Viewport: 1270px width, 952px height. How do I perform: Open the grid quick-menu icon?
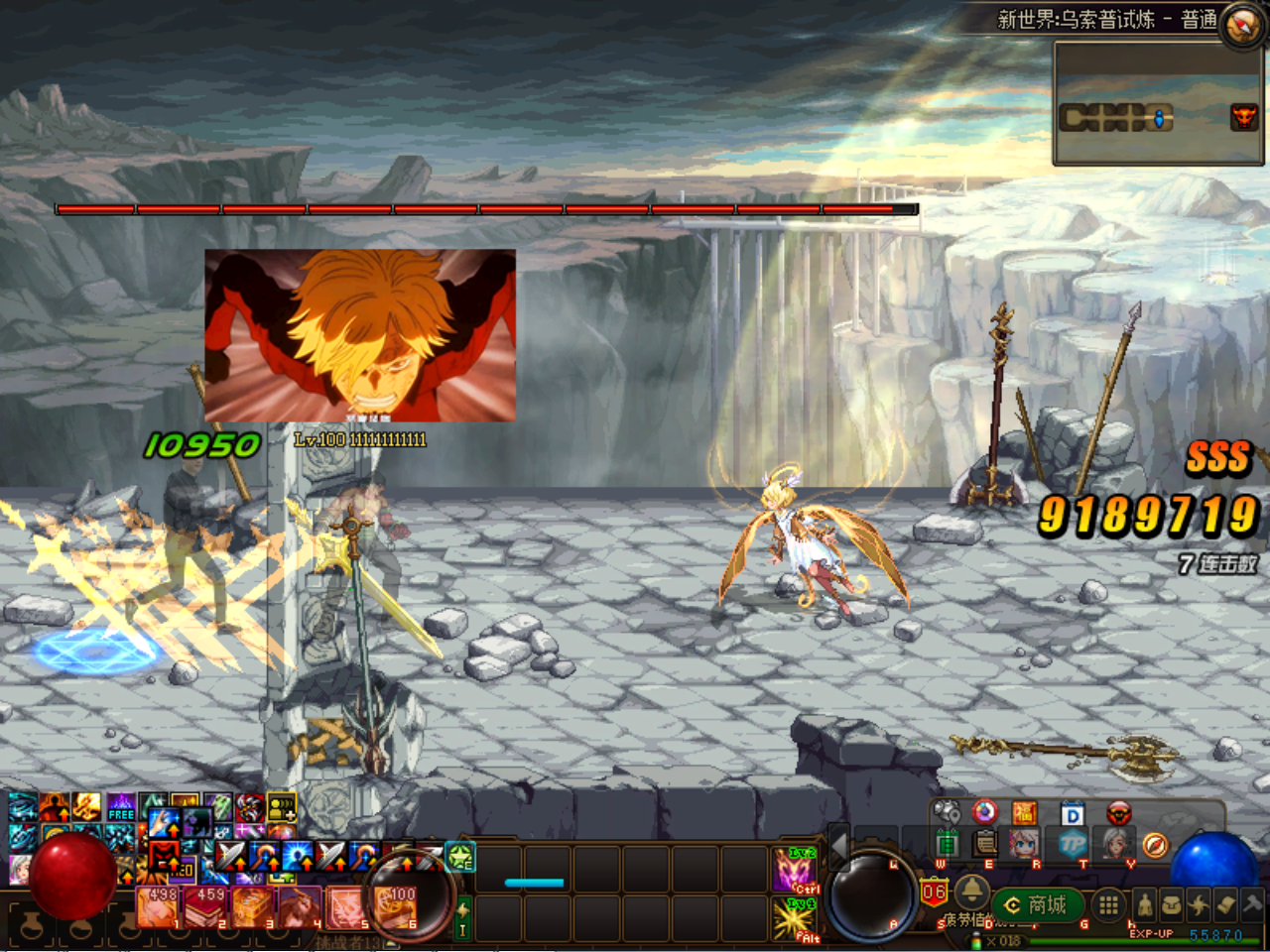[1107, 905]
